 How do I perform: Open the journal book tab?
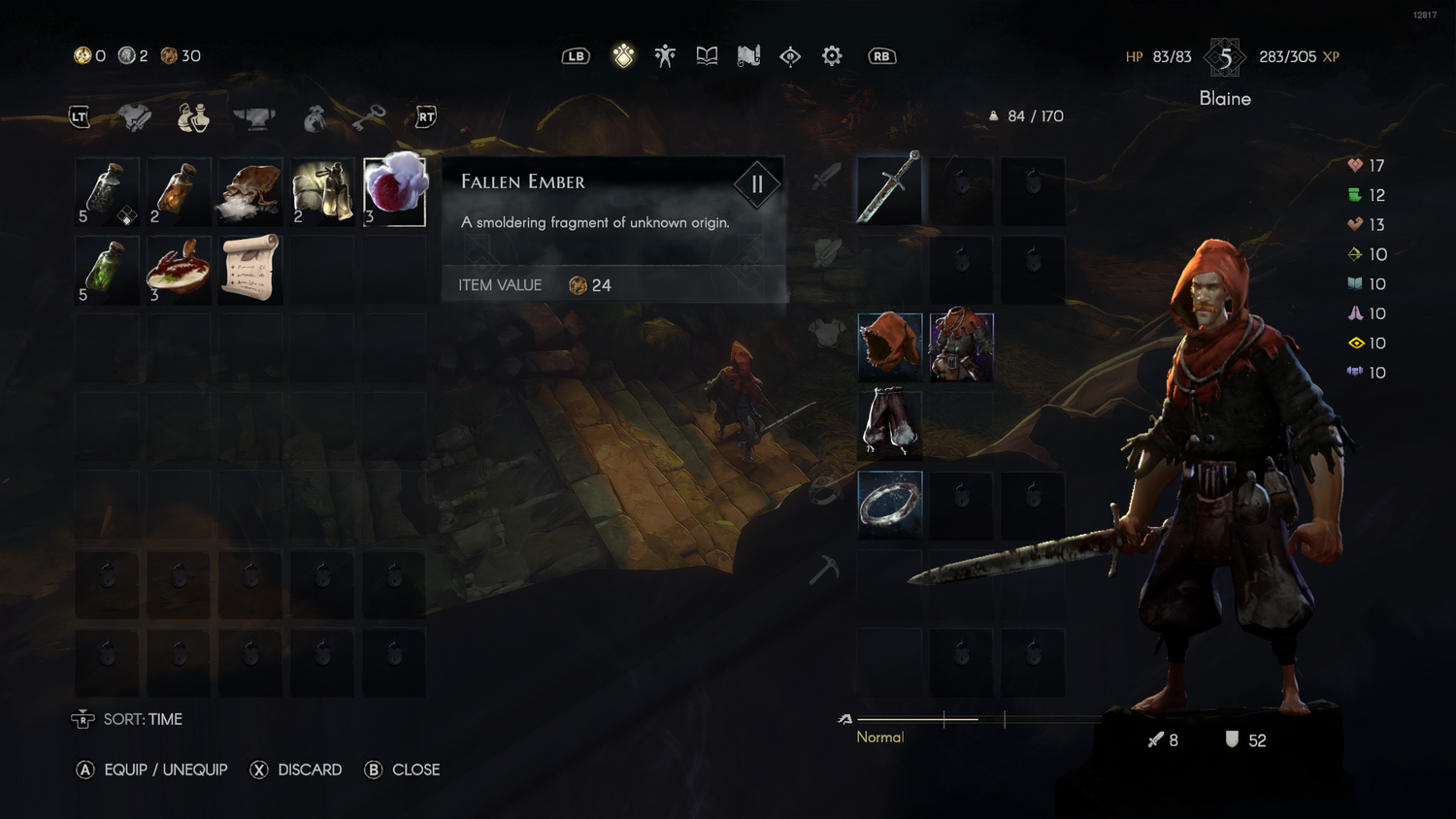[707, 56]
